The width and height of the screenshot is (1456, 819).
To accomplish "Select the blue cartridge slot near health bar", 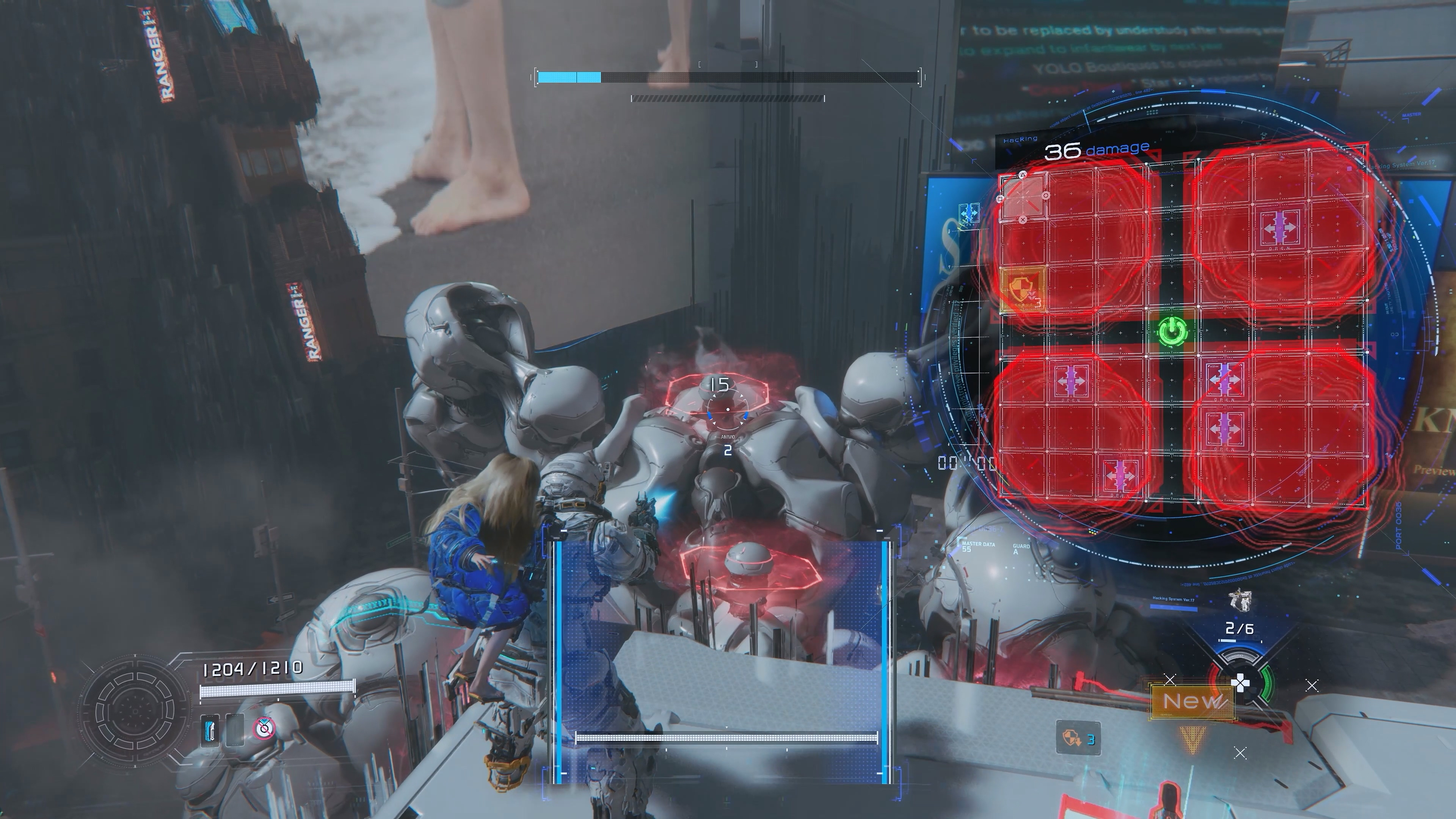I will point(211,730).
